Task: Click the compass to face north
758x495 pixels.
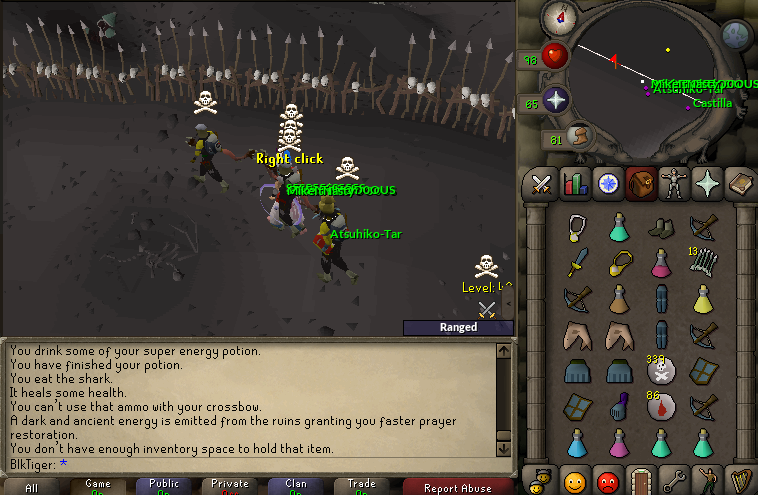Action: pos(556,16)
